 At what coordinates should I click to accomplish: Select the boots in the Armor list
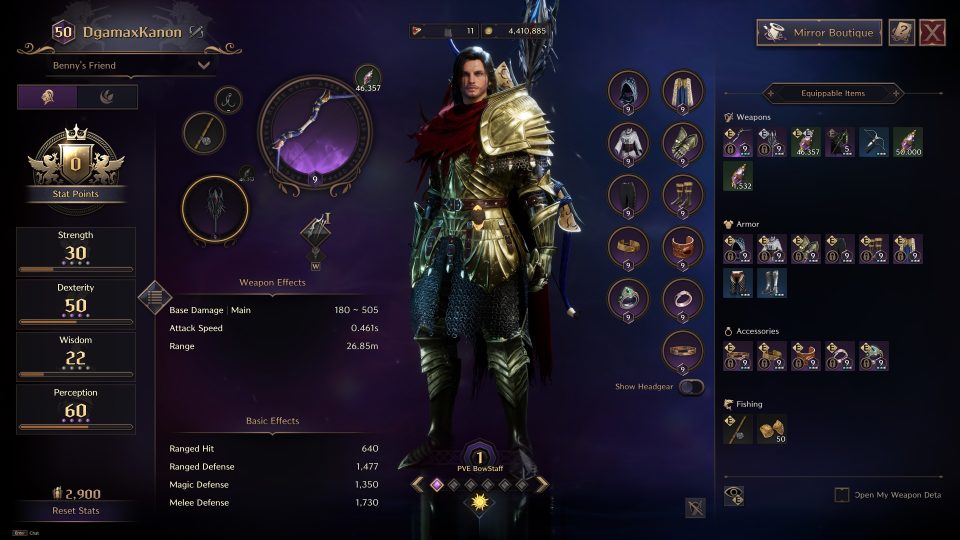coord(771,283)
